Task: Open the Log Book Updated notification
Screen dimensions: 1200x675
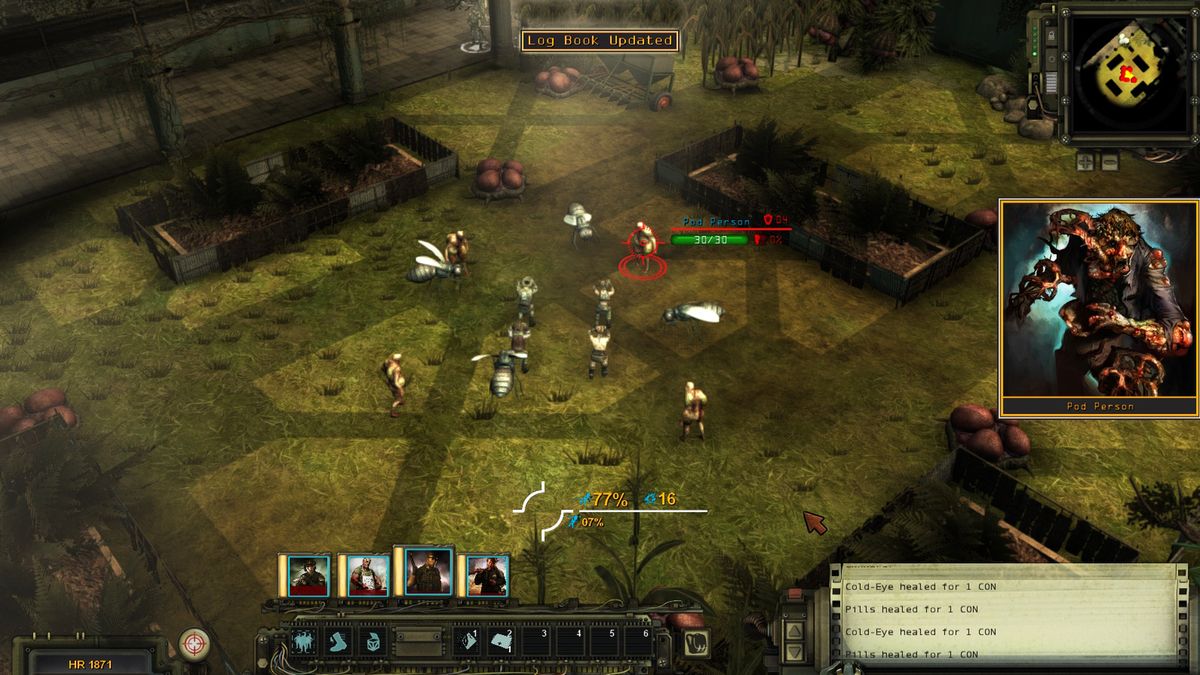Action: (599, 41)
